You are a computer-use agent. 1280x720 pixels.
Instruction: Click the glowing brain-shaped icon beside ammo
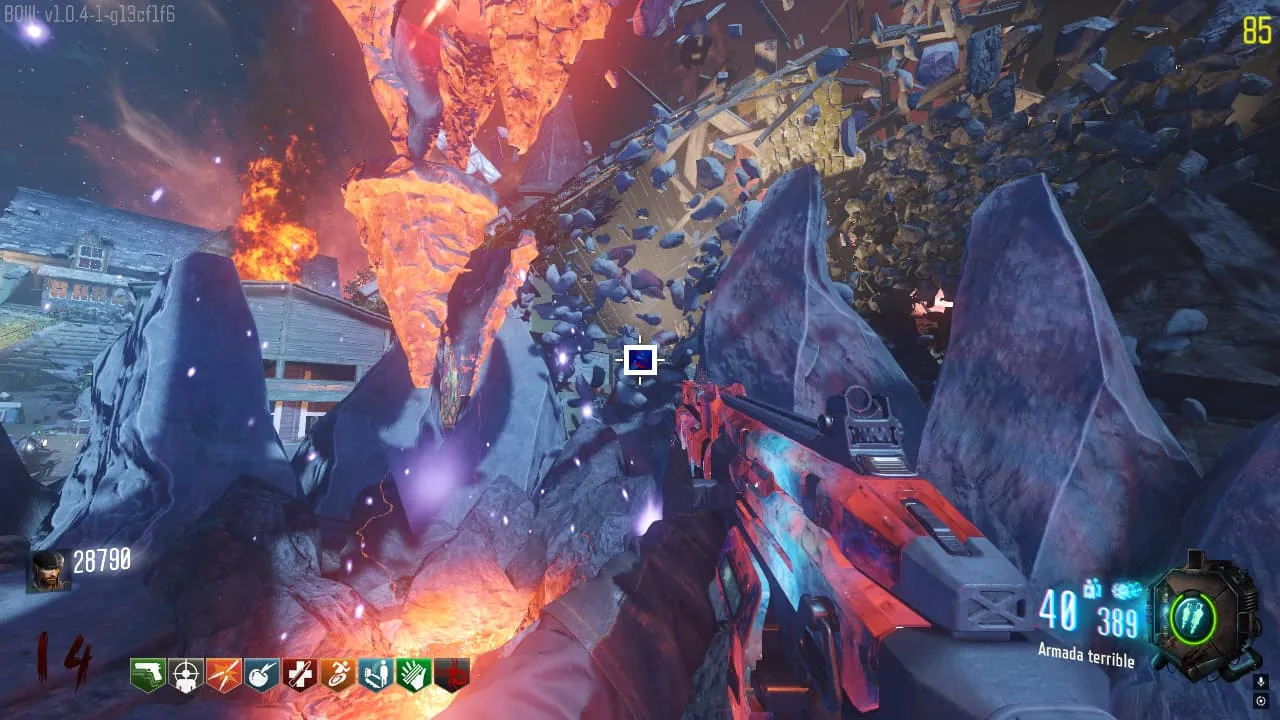coord(1126,592)
